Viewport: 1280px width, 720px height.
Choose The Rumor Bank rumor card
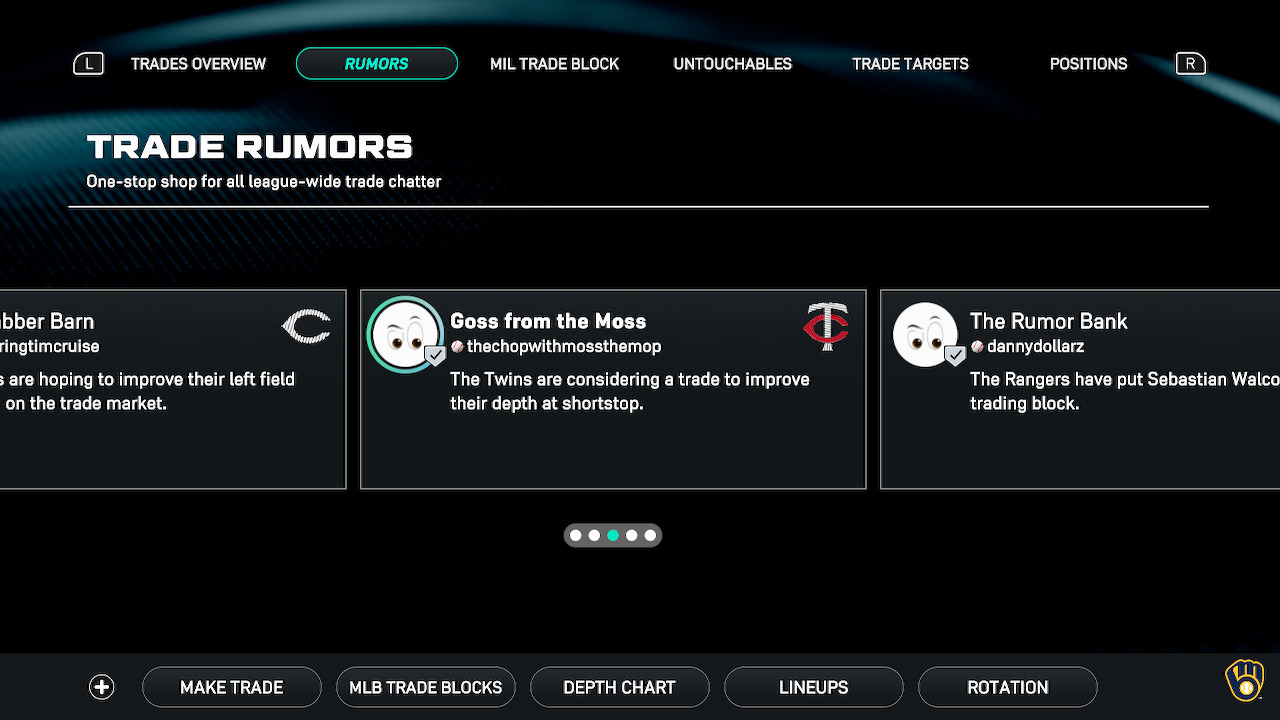pos(1080,389)
